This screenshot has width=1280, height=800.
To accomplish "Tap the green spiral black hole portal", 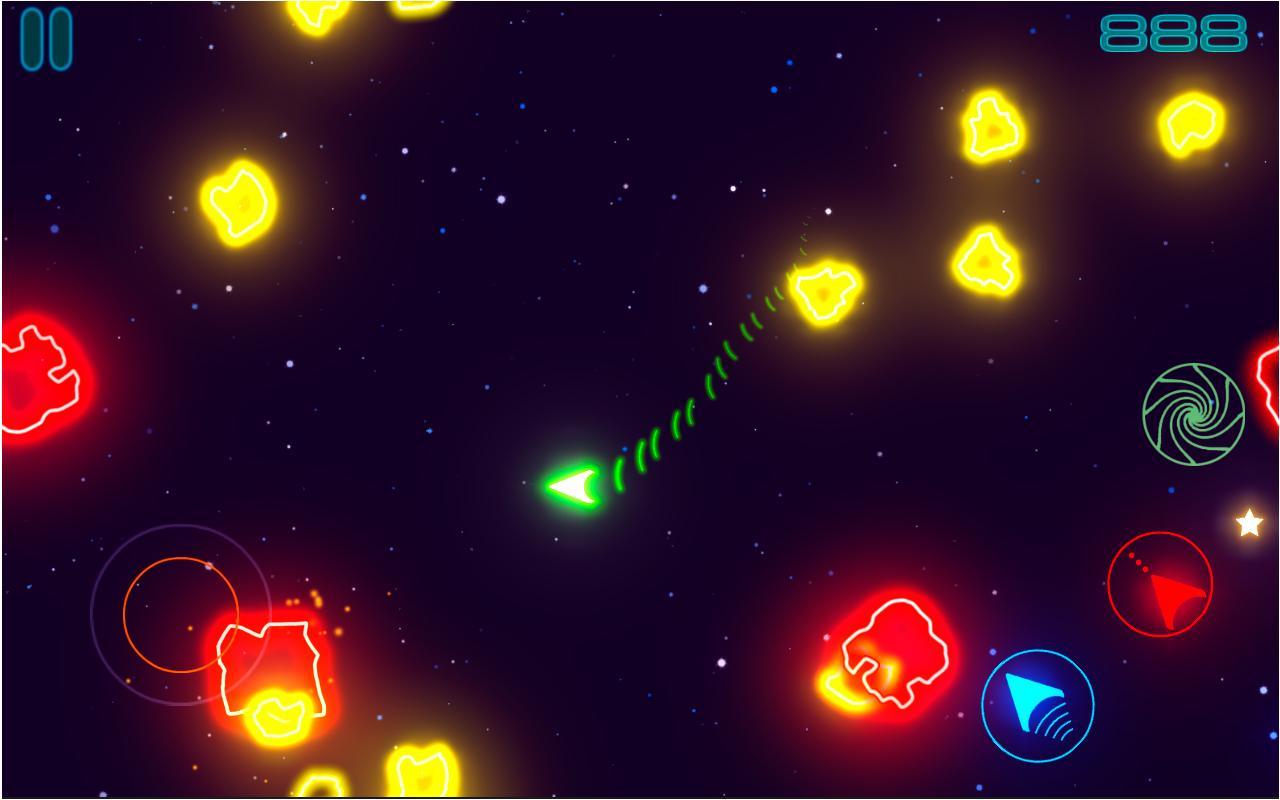I will pyautogui.click(x=1196, y=412).
